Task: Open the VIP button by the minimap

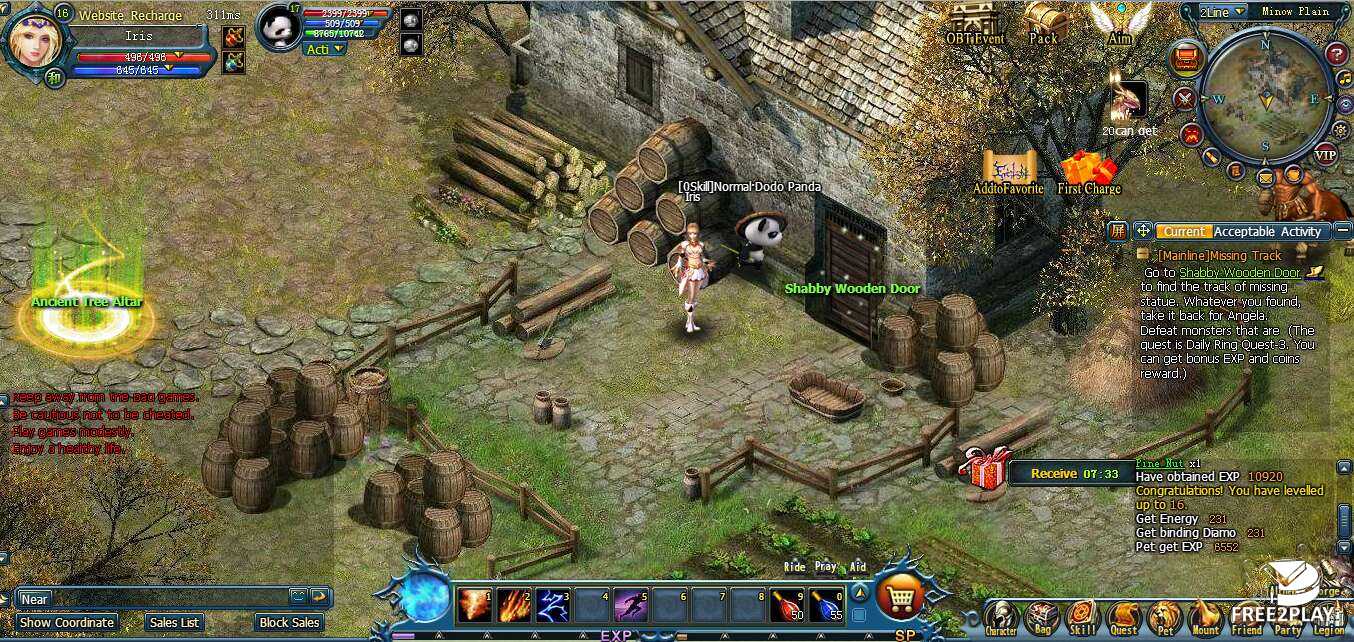Action: tap(1325, 155)
